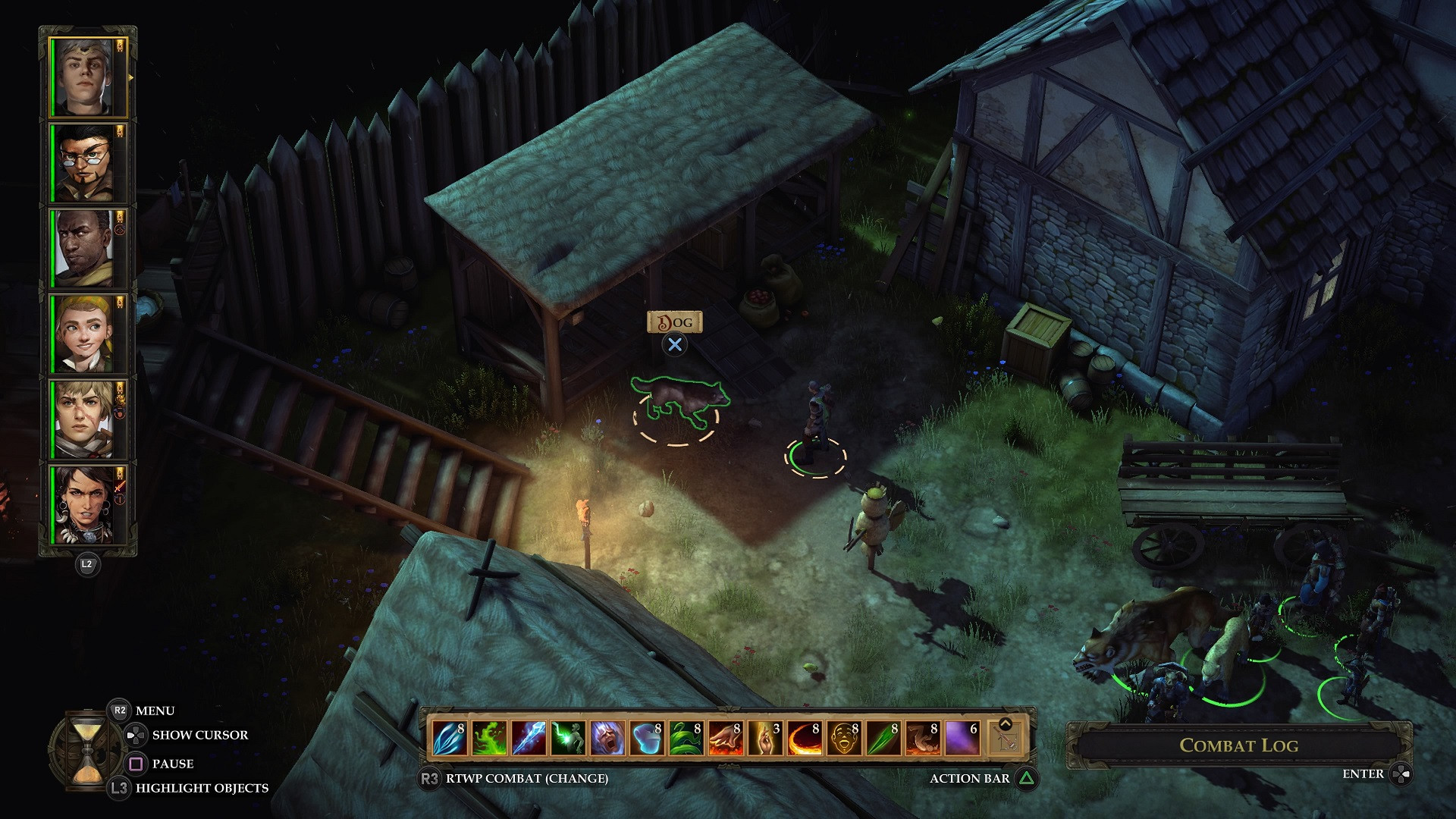Cast the ice shard ray spell

pos(529,738)
